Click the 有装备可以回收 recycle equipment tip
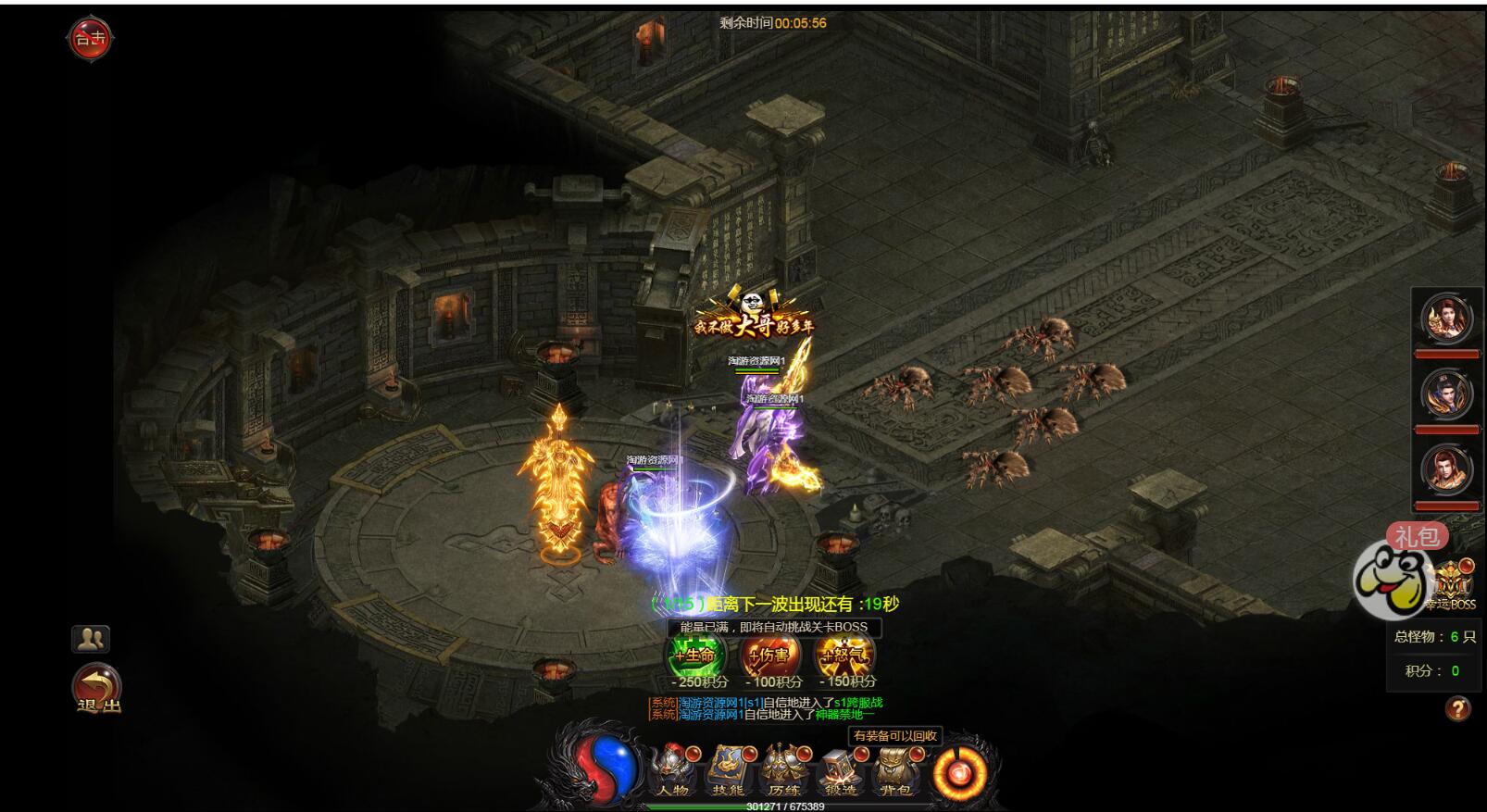This screenshot has height=812, width=1487. tap(895, 736)
